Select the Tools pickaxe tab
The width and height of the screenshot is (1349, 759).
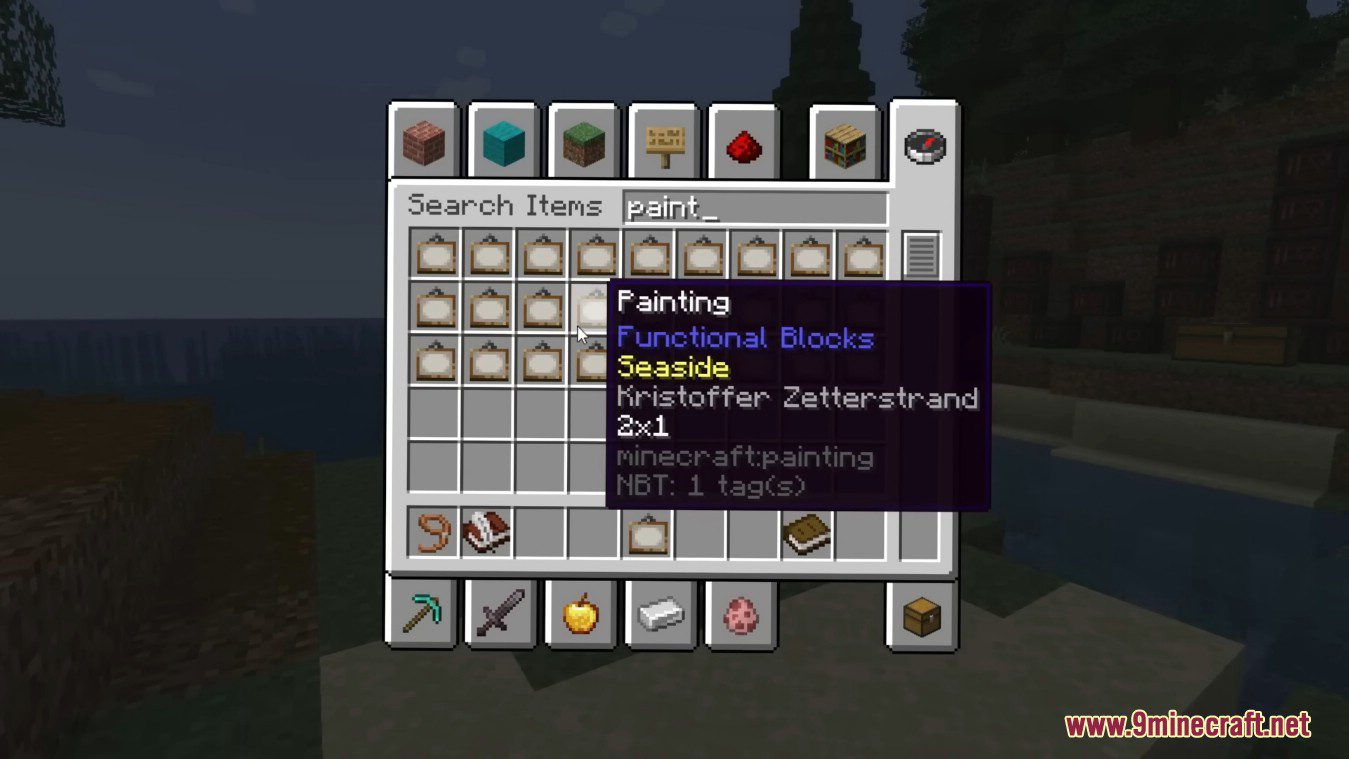424,616
